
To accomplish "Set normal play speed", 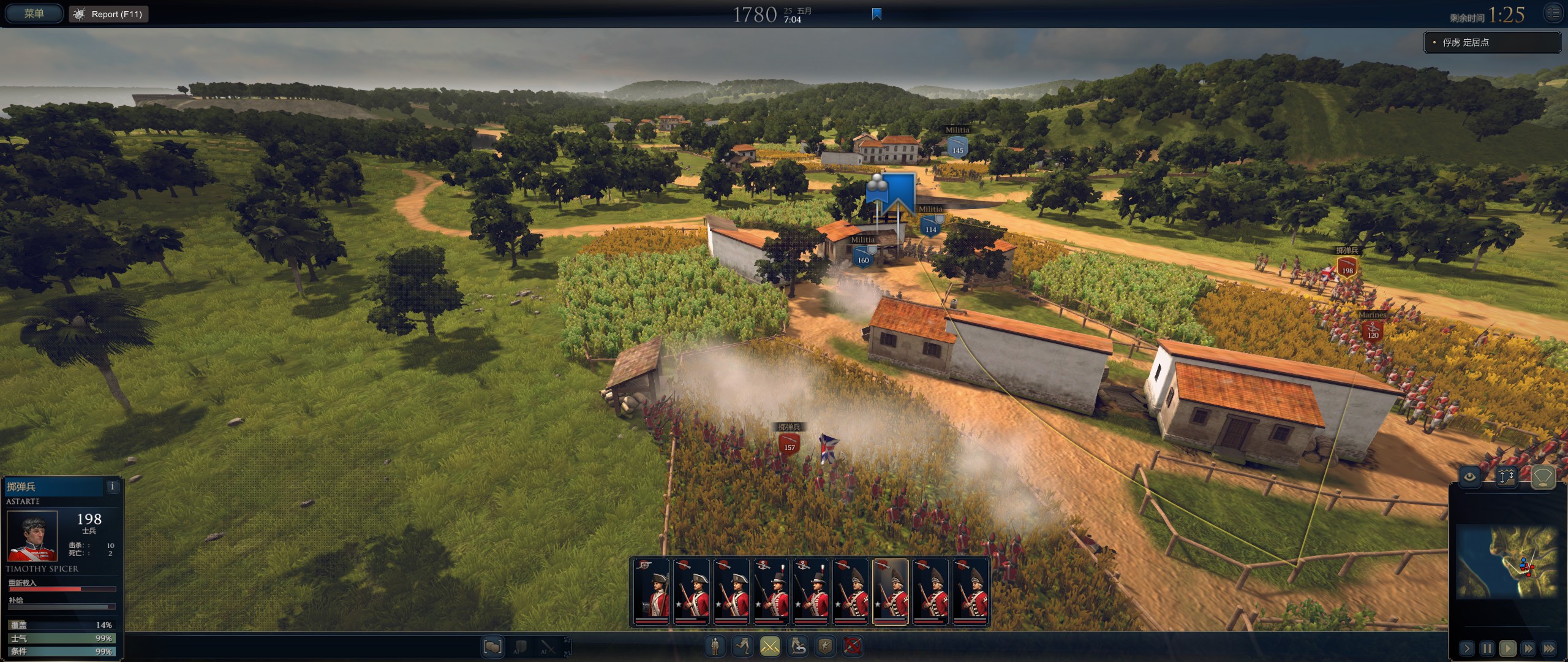I will click(x=1507, y=648).
